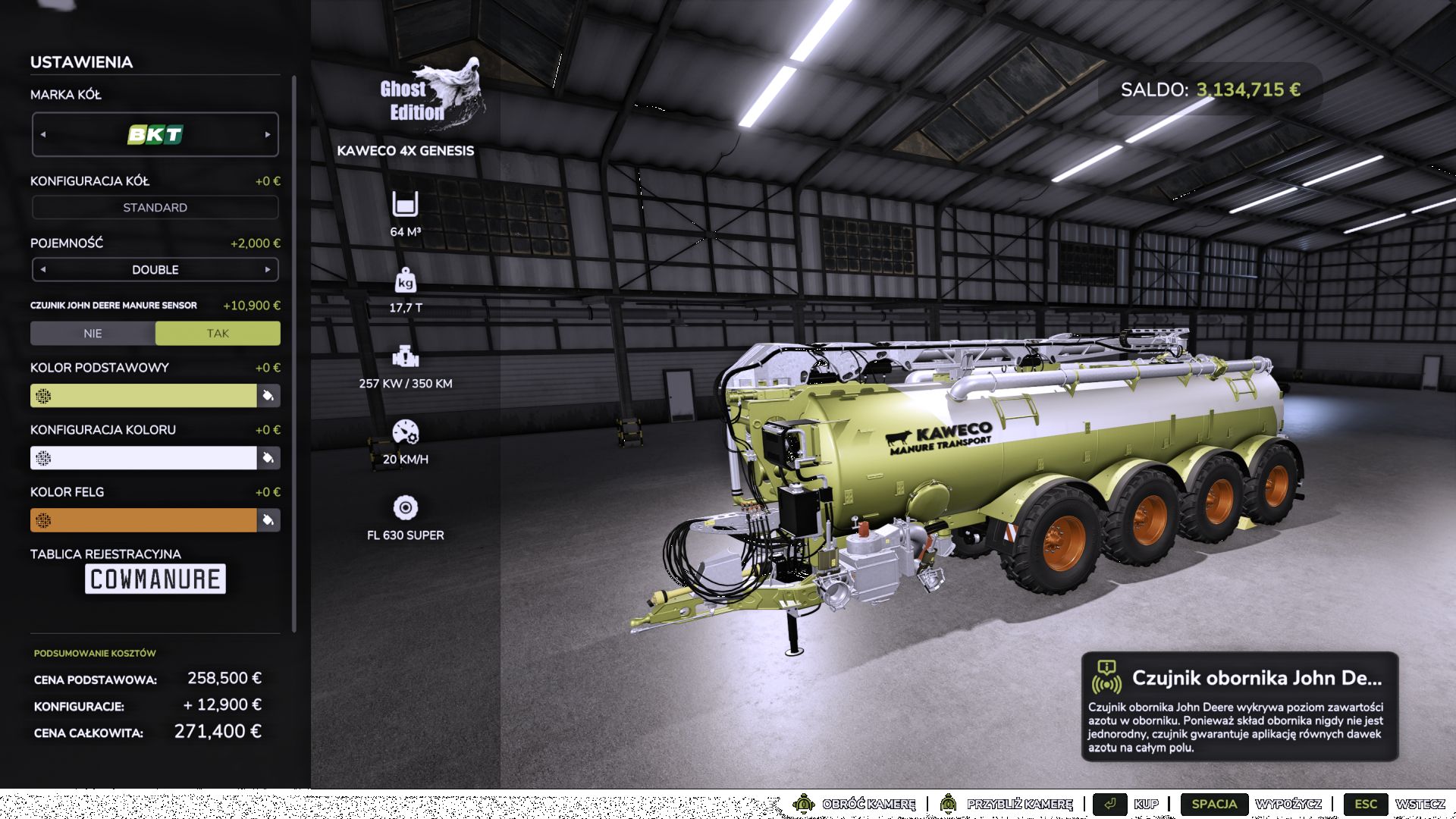Edit the COWMANURE license plate field

155,579
